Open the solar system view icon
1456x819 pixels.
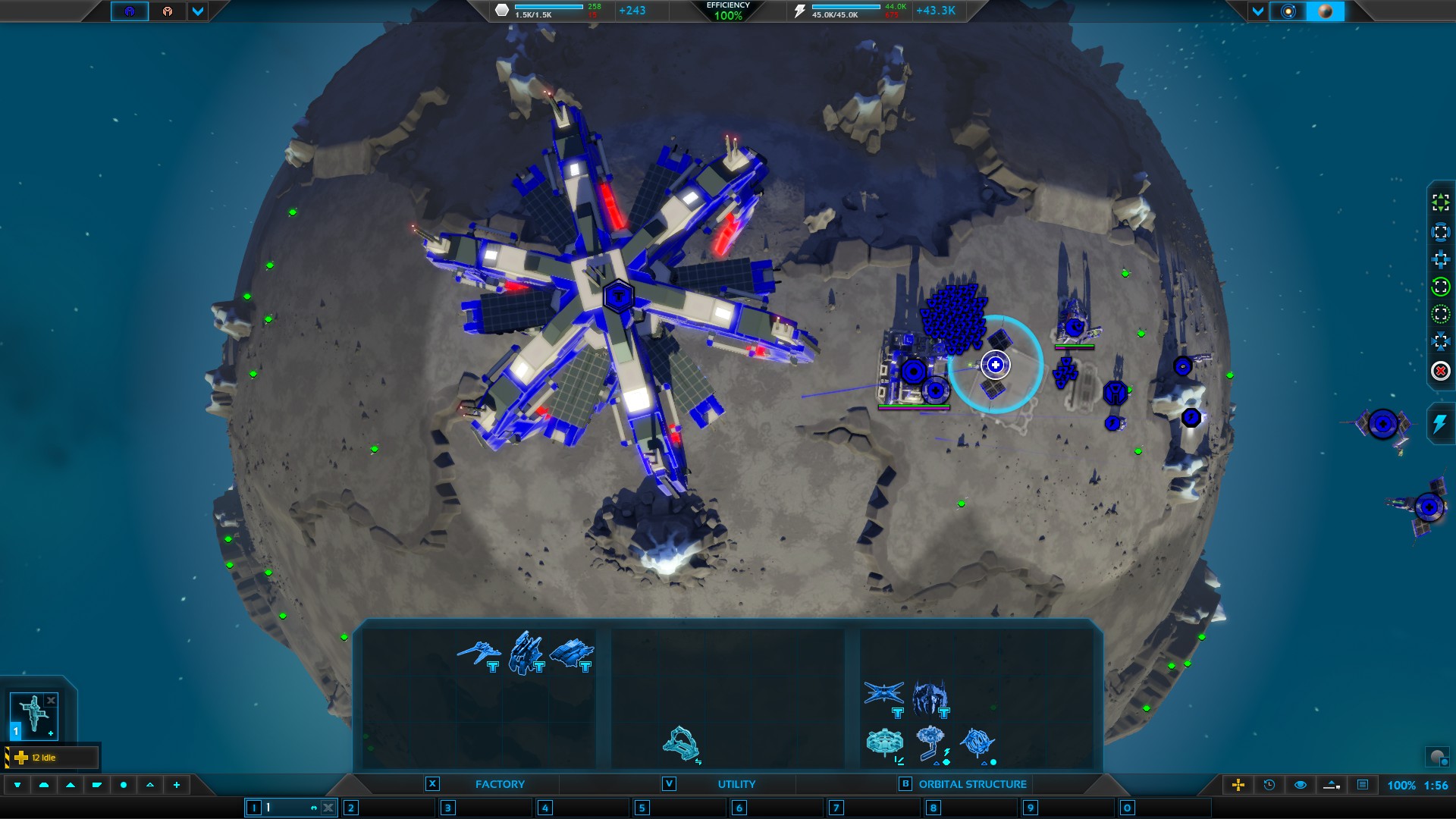1288,11
